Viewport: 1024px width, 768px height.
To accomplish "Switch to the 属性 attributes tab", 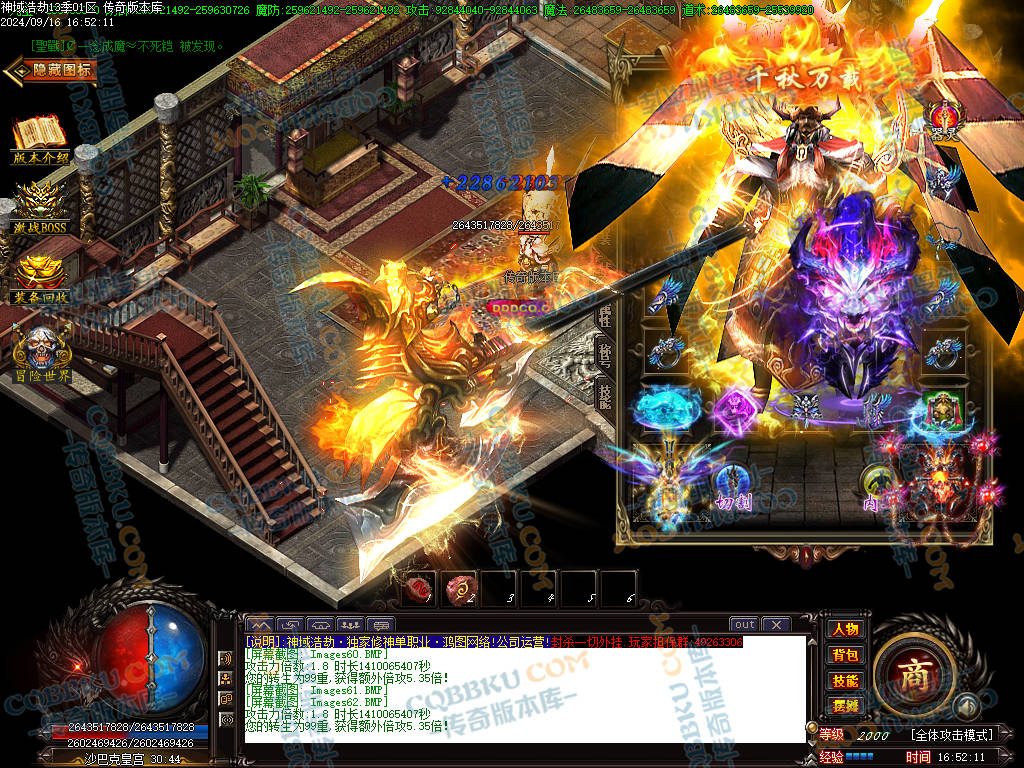I will click(604, 317).
